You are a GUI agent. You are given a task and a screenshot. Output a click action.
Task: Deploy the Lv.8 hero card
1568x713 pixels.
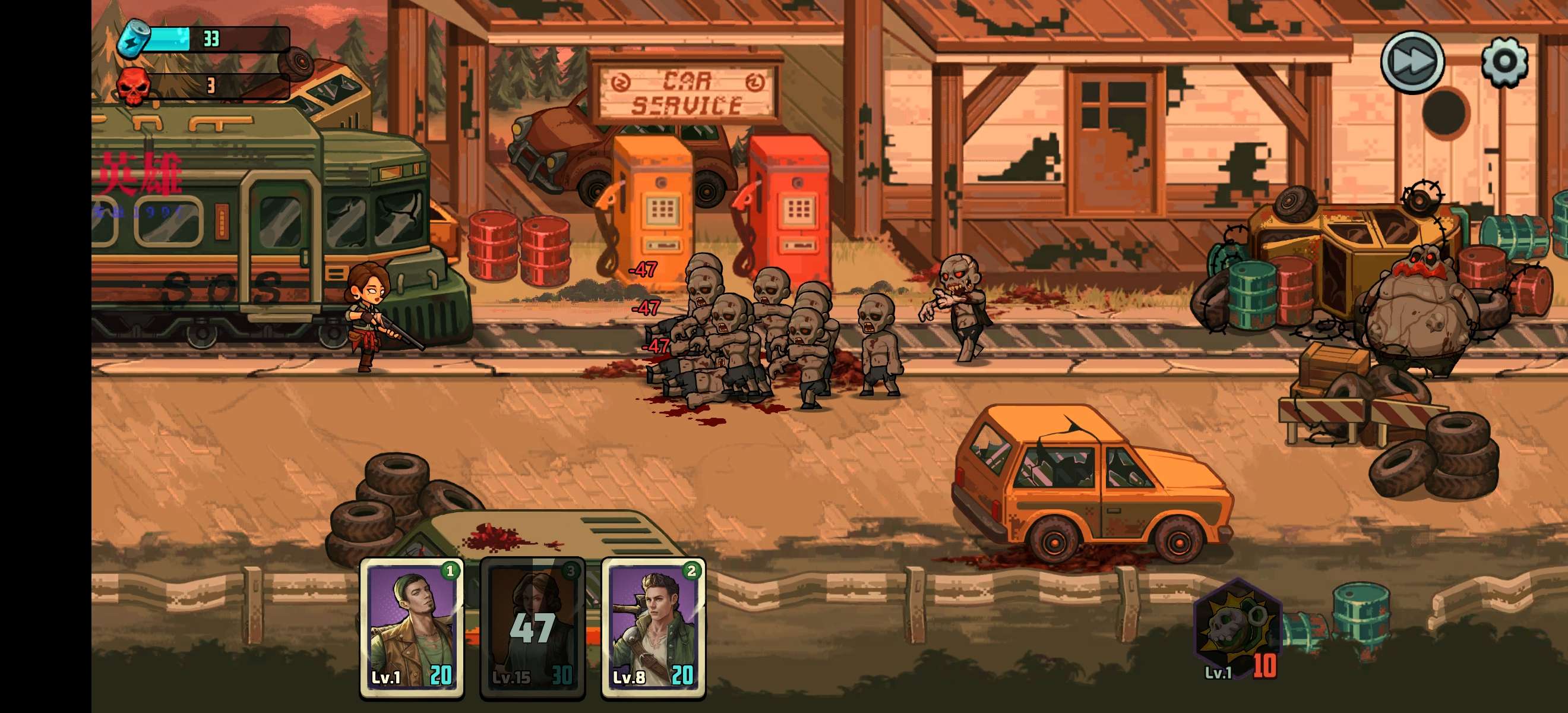coord(653,627)
